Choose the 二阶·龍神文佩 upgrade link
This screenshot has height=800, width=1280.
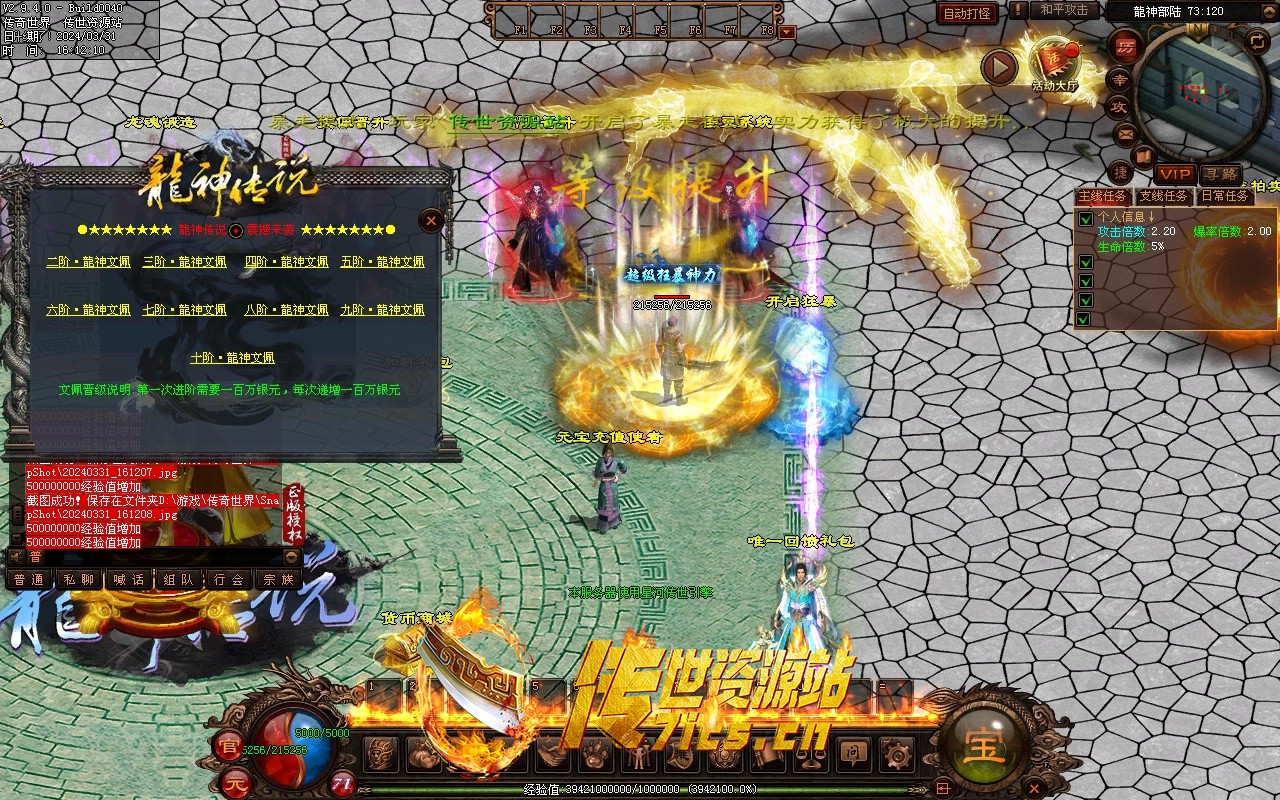88,262
